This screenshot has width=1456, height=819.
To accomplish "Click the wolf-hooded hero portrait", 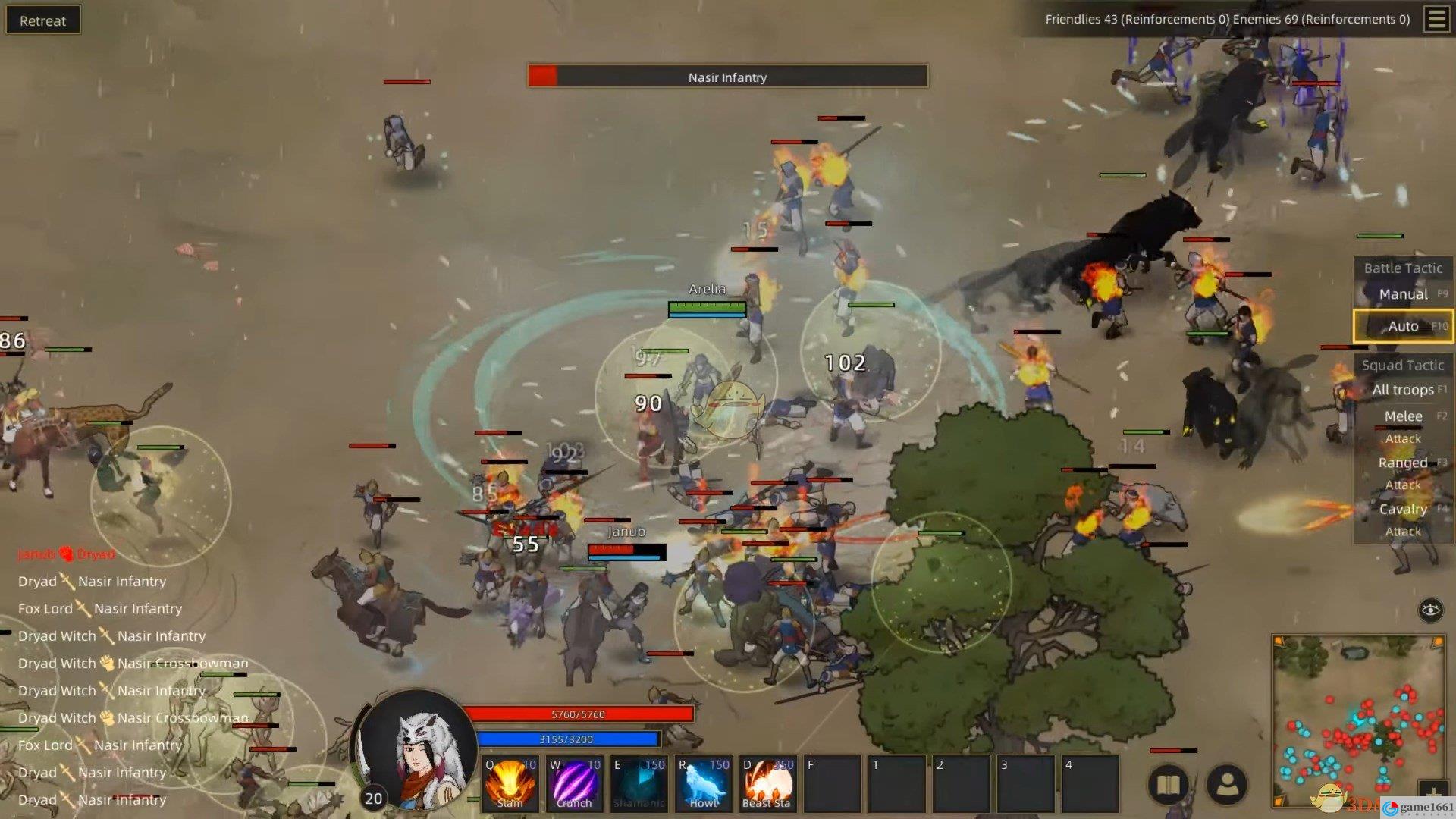I will 416,751.
